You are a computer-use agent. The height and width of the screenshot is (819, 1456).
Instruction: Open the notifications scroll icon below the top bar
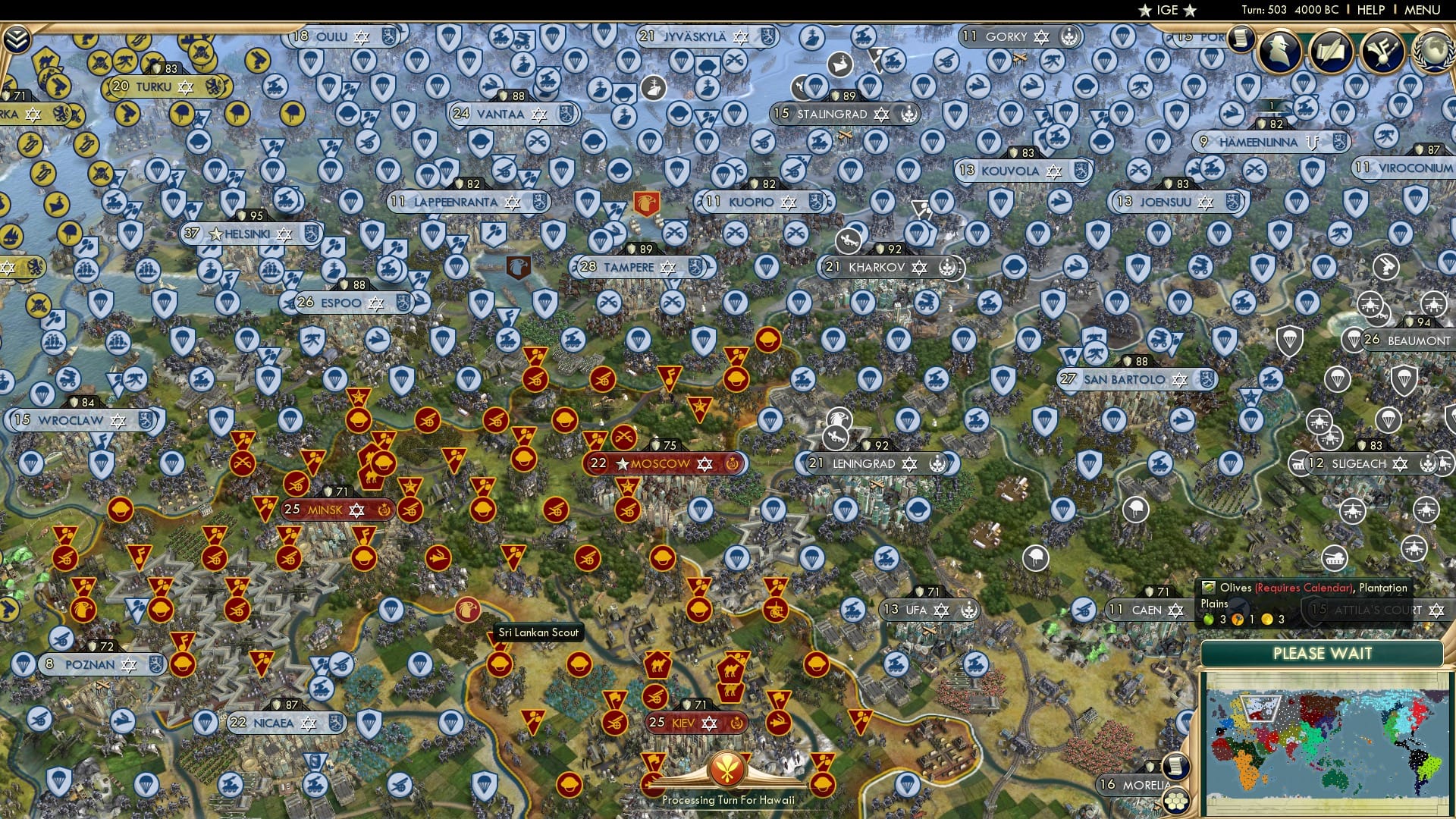point(1241,38)
